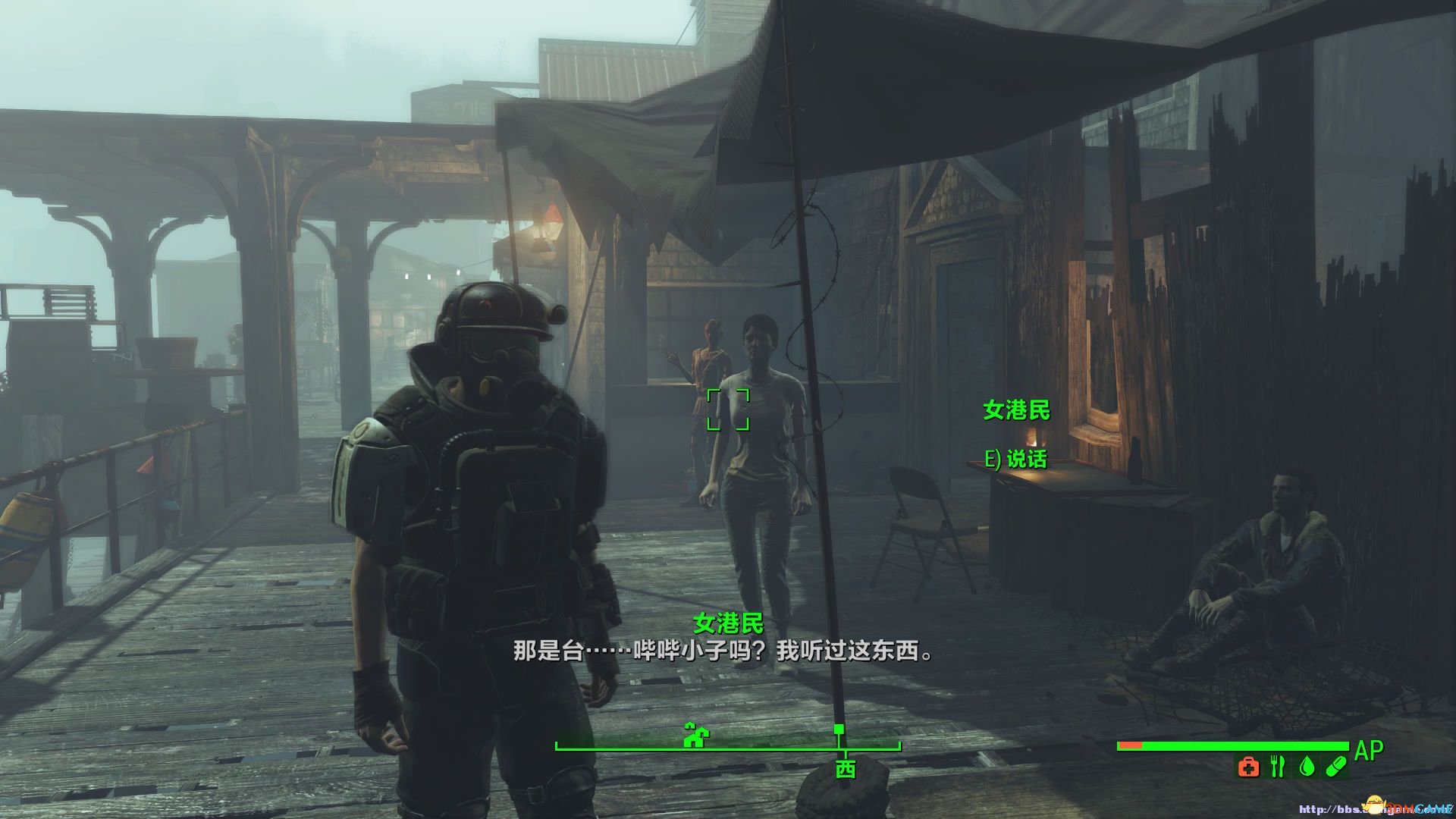Click the red first-aid kit status icon

coord(1248,767)
